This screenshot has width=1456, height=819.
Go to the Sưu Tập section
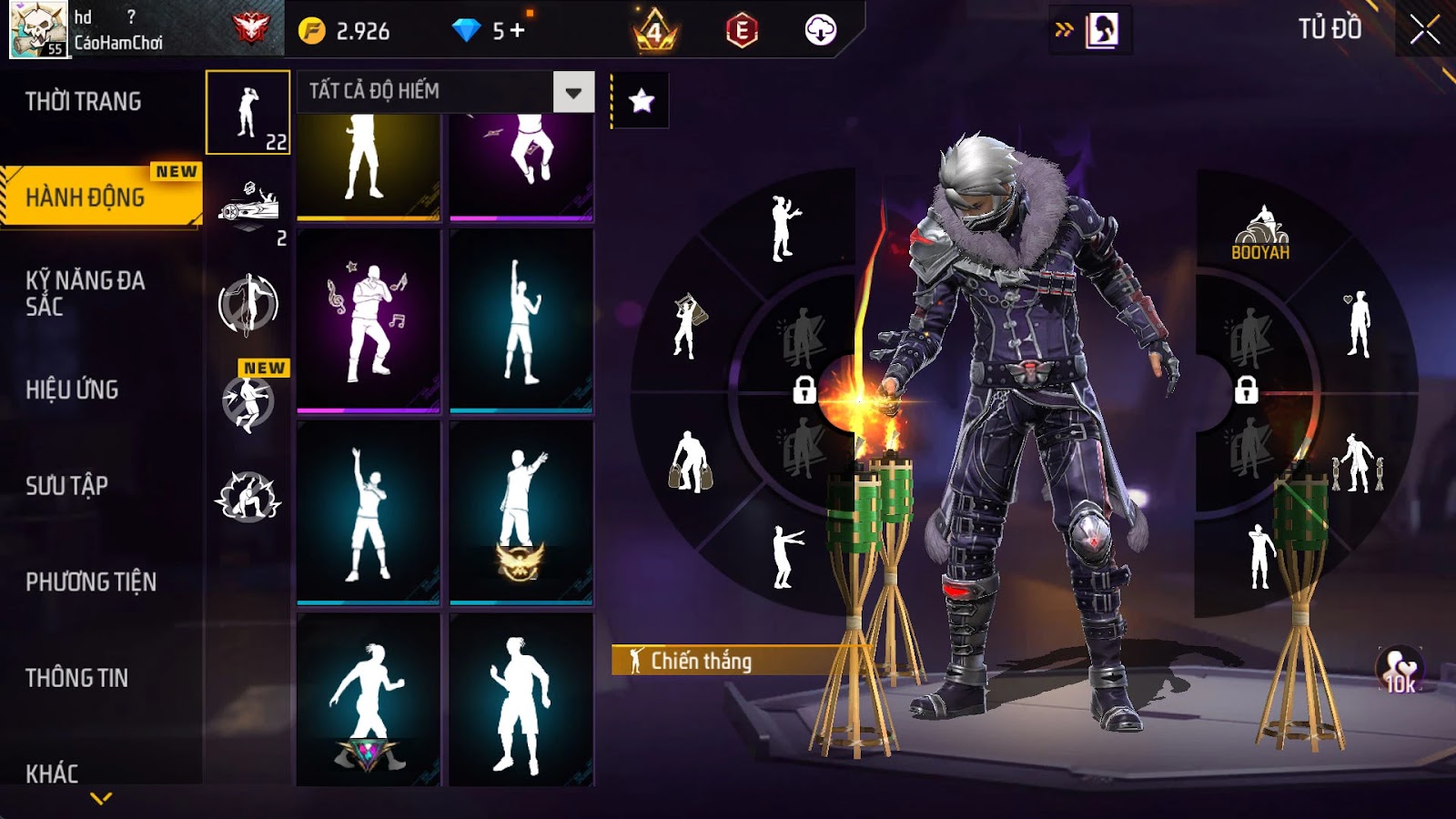67,486
